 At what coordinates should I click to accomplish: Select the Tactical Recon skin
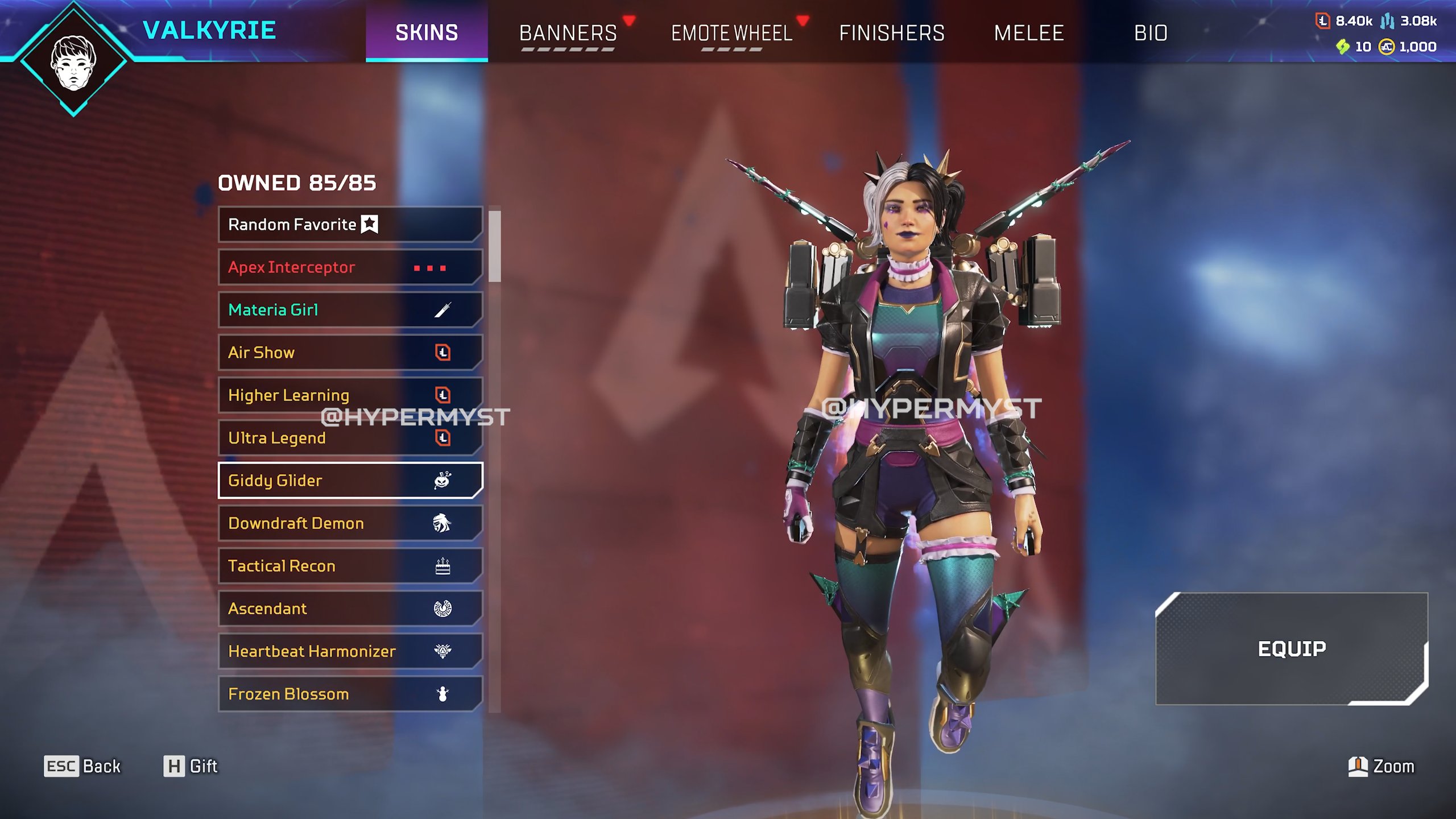coord(350,566)
